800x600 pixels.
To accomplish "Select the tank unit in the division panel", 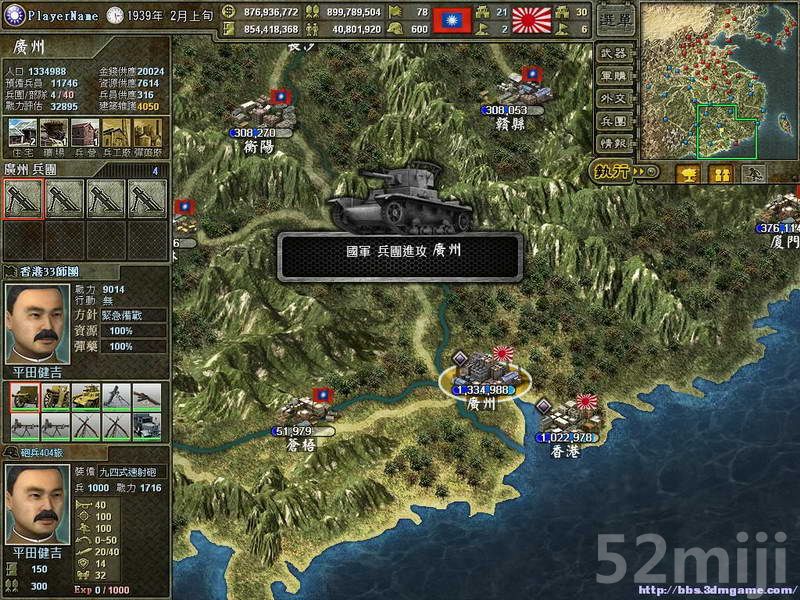I will point(85,397).
